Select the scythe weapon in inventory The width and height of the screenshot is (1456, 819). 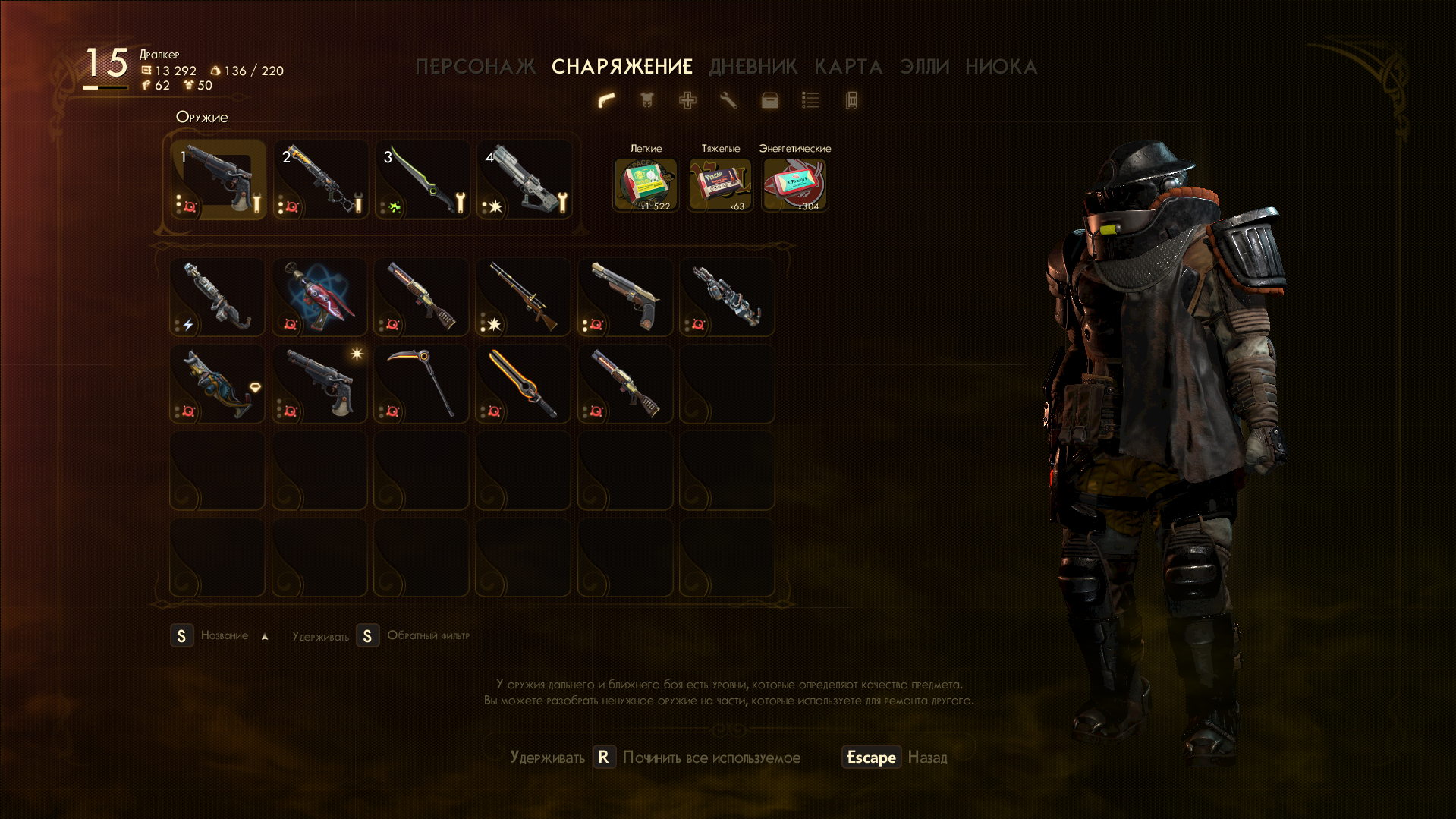click(422, 383)
